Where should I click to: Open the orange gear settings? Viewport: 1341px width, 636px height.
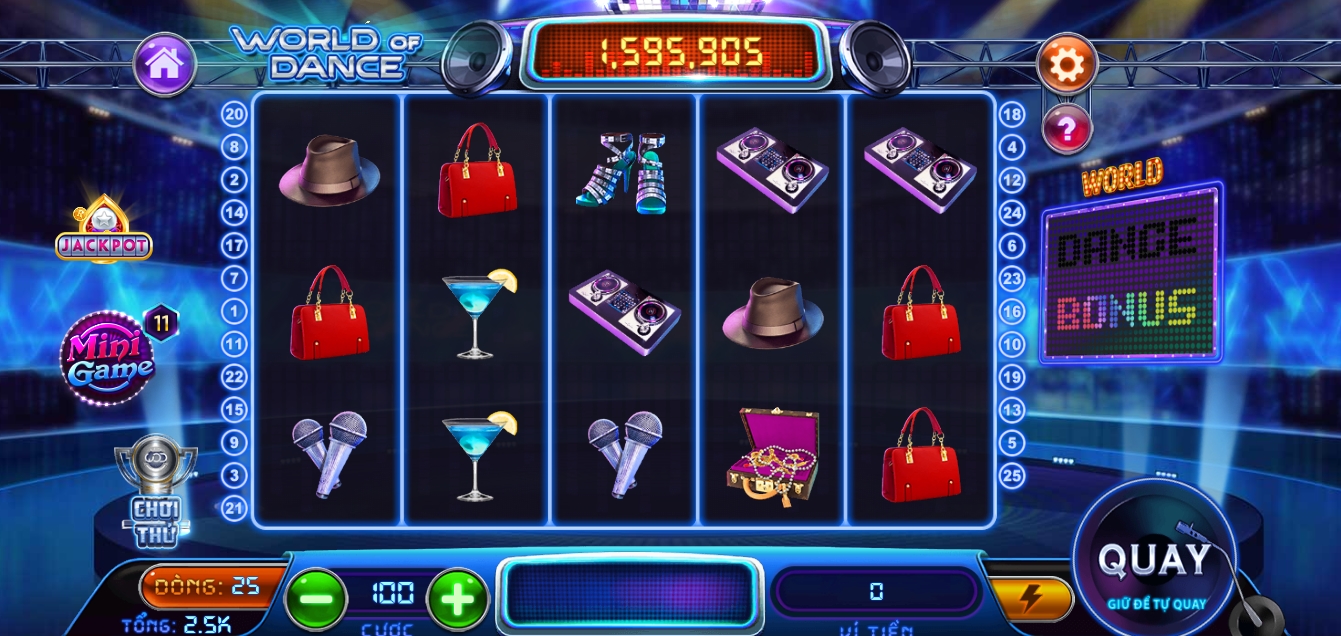point(1067,65)
